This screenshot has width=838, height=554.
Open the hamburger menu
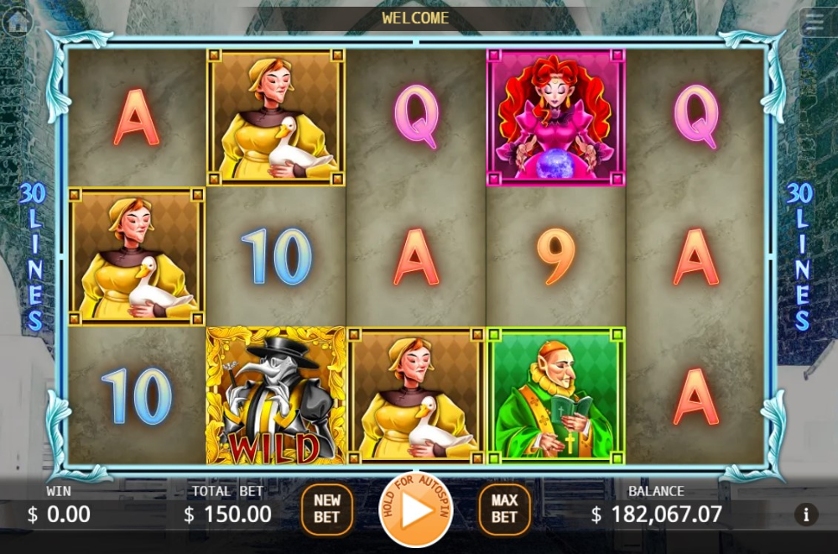(814, 23)
